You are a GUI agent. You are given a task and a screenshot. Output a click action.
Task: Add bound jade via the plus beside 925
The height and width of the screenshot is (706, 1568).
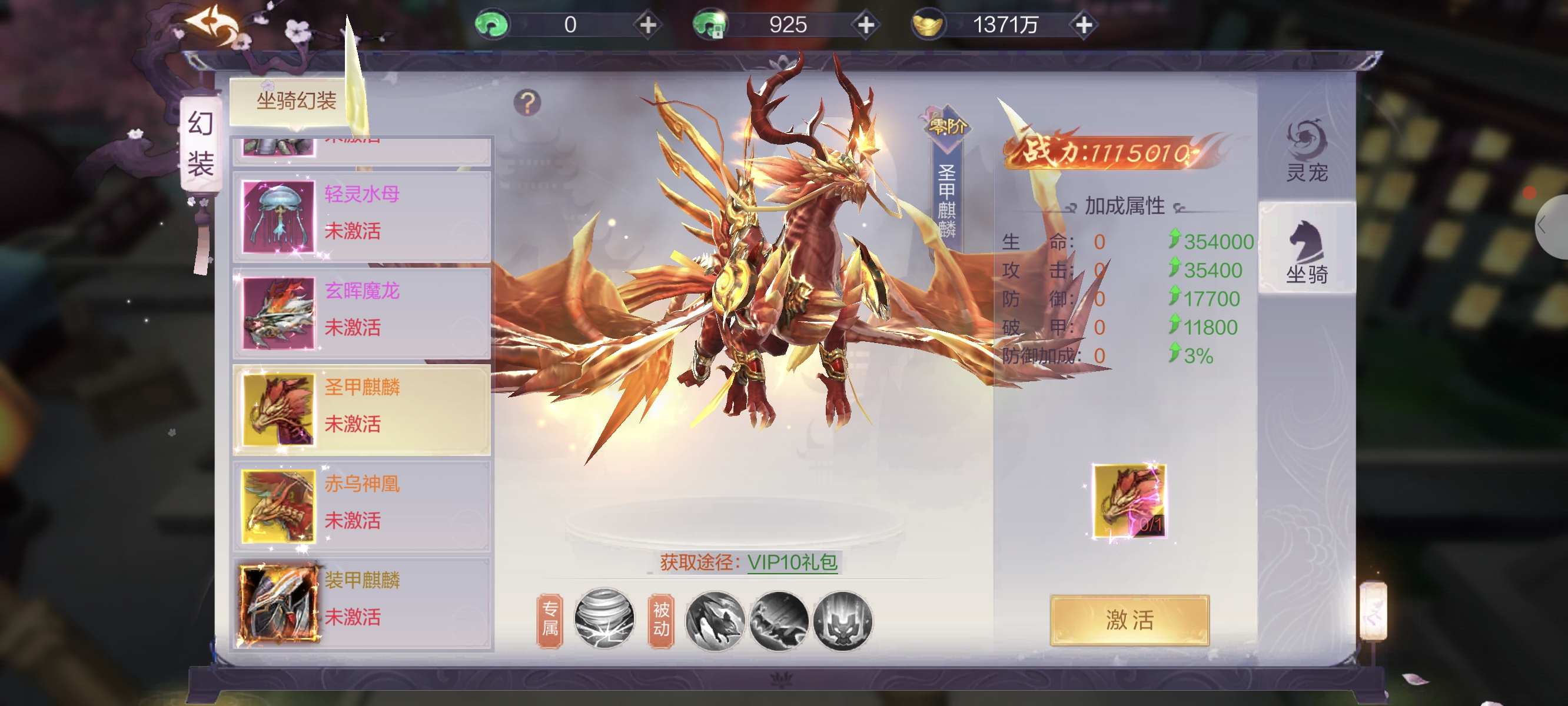click(866, 25)
